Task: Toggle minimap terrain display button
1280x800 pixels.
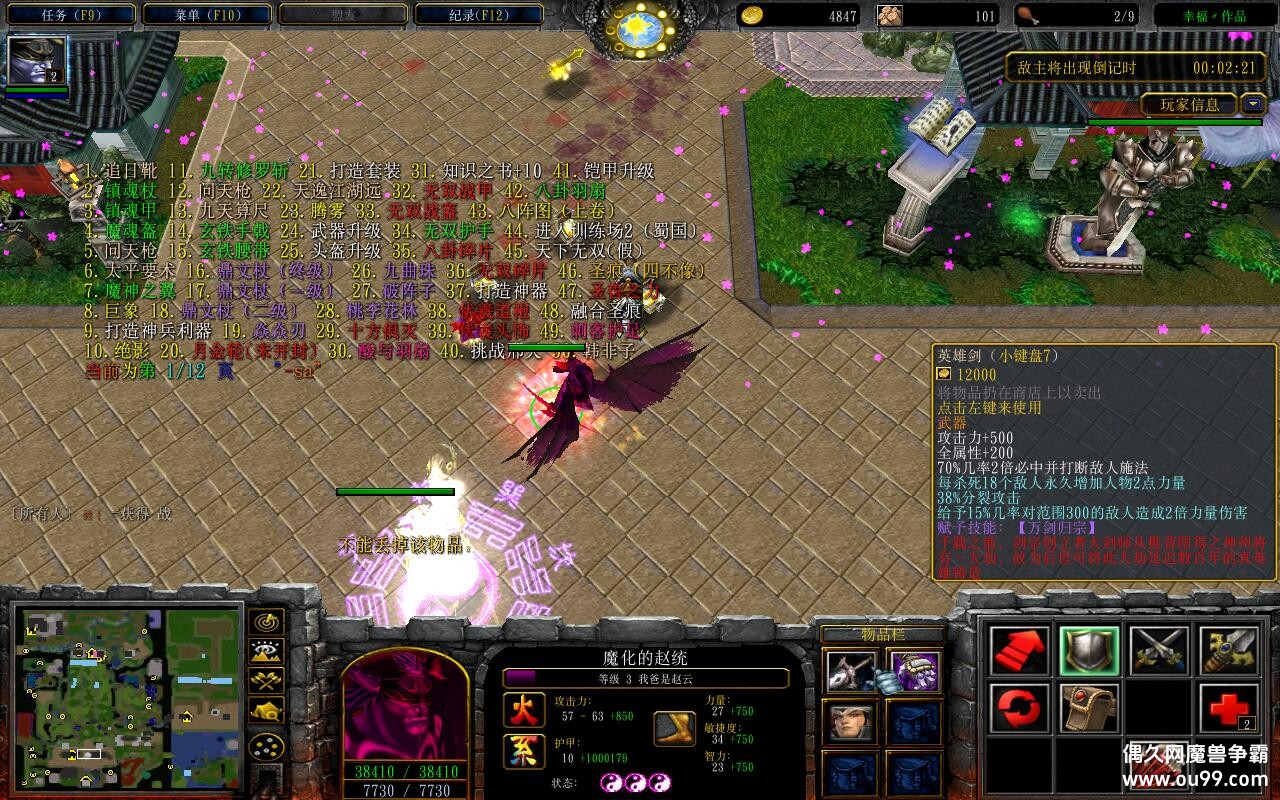Action: click(x=266, y=652)
